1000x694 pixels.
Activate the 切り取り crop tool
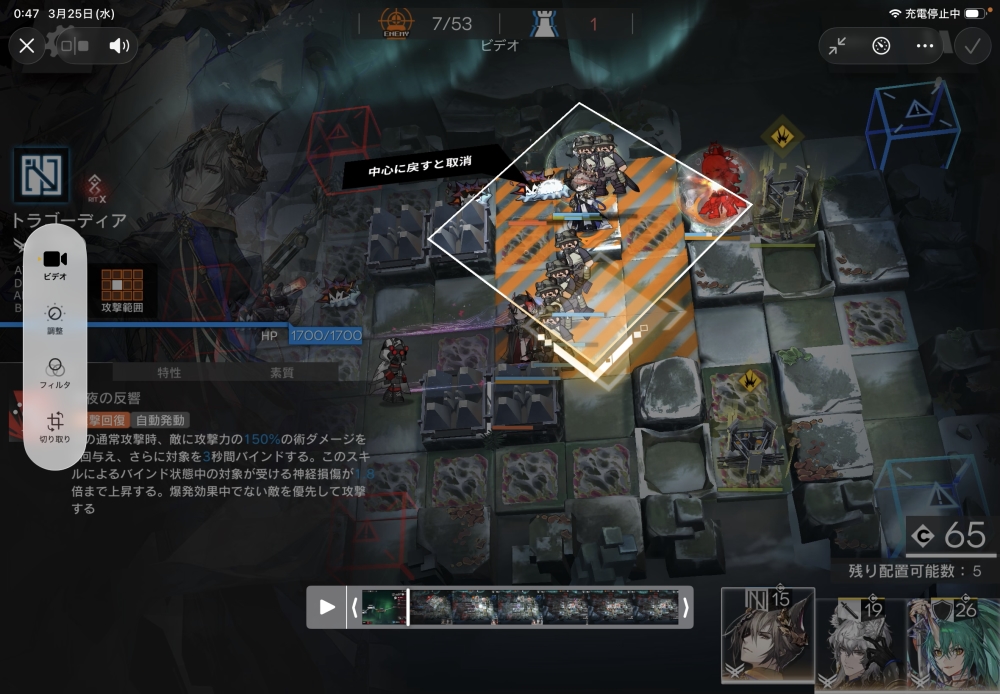coord(55,427)
